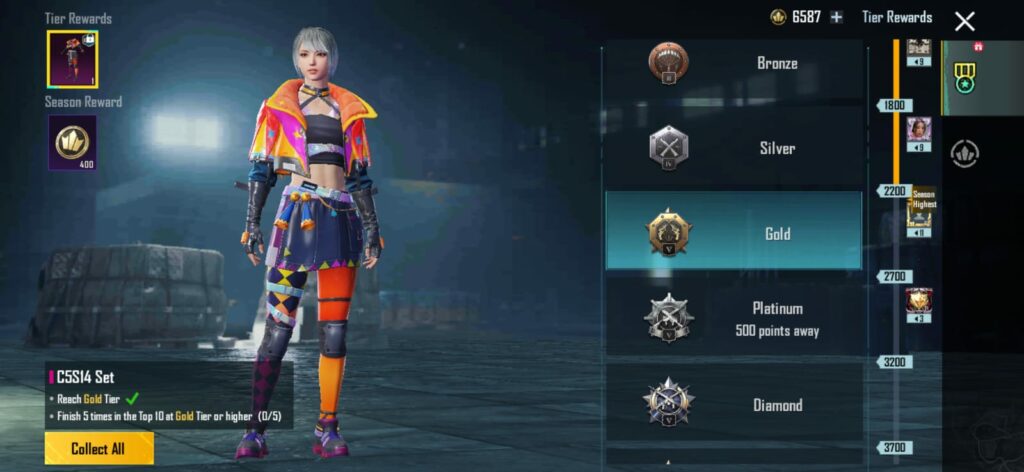Screen dimensions: 1024x472
Task: Click the Season Highest reward on the track
Action: click(x=919, y=212)
